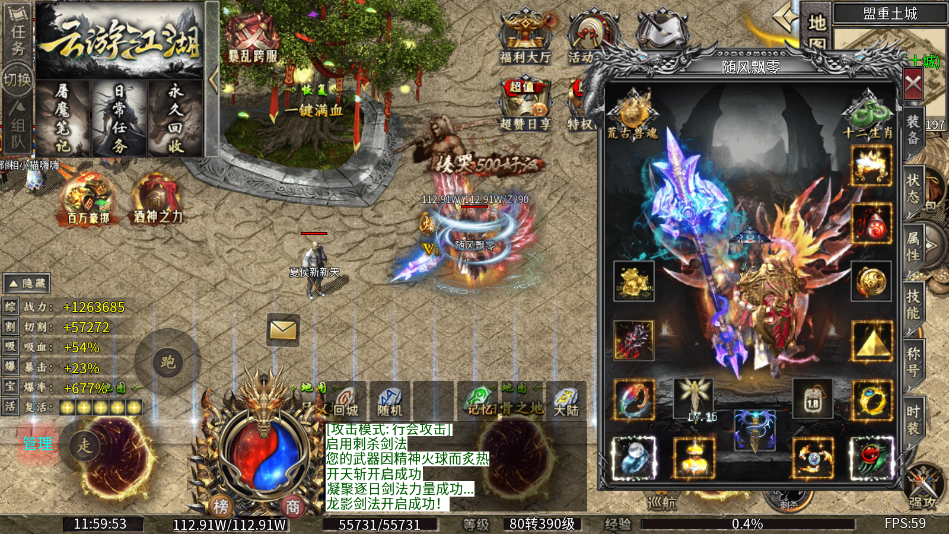Open the mail envelope icon

(x=283, y=328)
